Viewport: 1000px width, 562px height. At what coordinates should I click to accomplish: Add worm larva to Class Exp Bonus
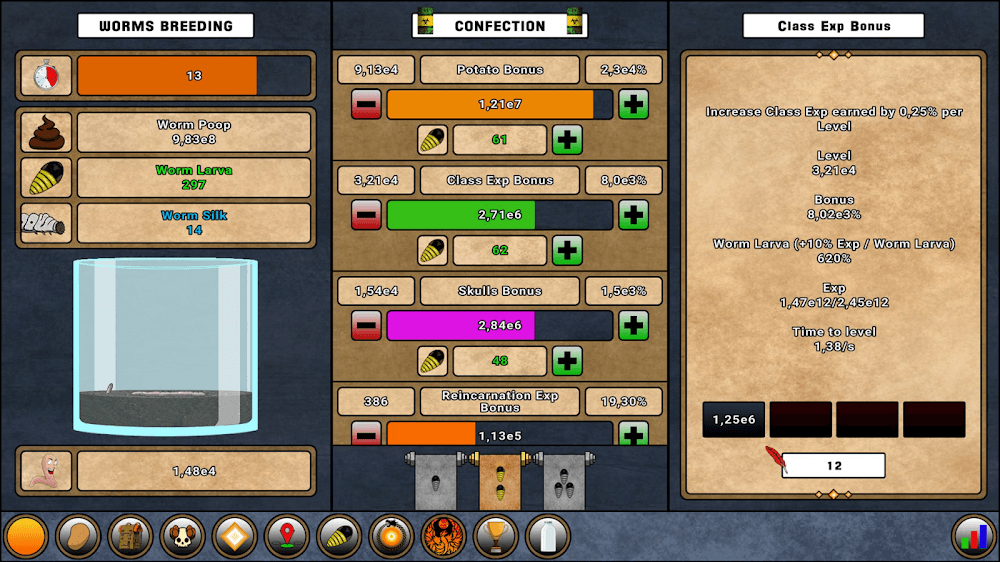point(567,250)
